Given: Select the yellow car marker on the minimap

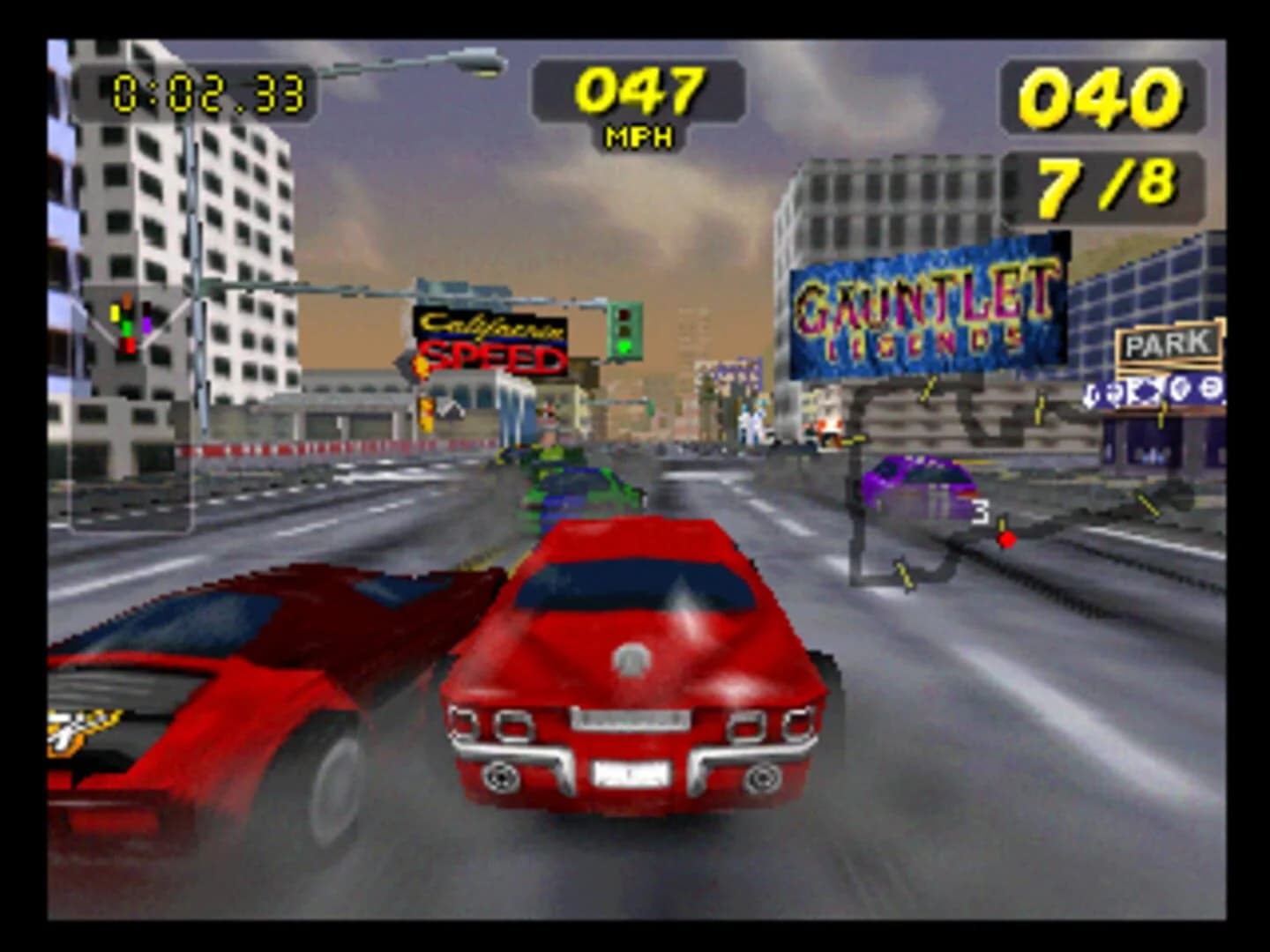Looking at the screenshot, I should coord(115,312).
